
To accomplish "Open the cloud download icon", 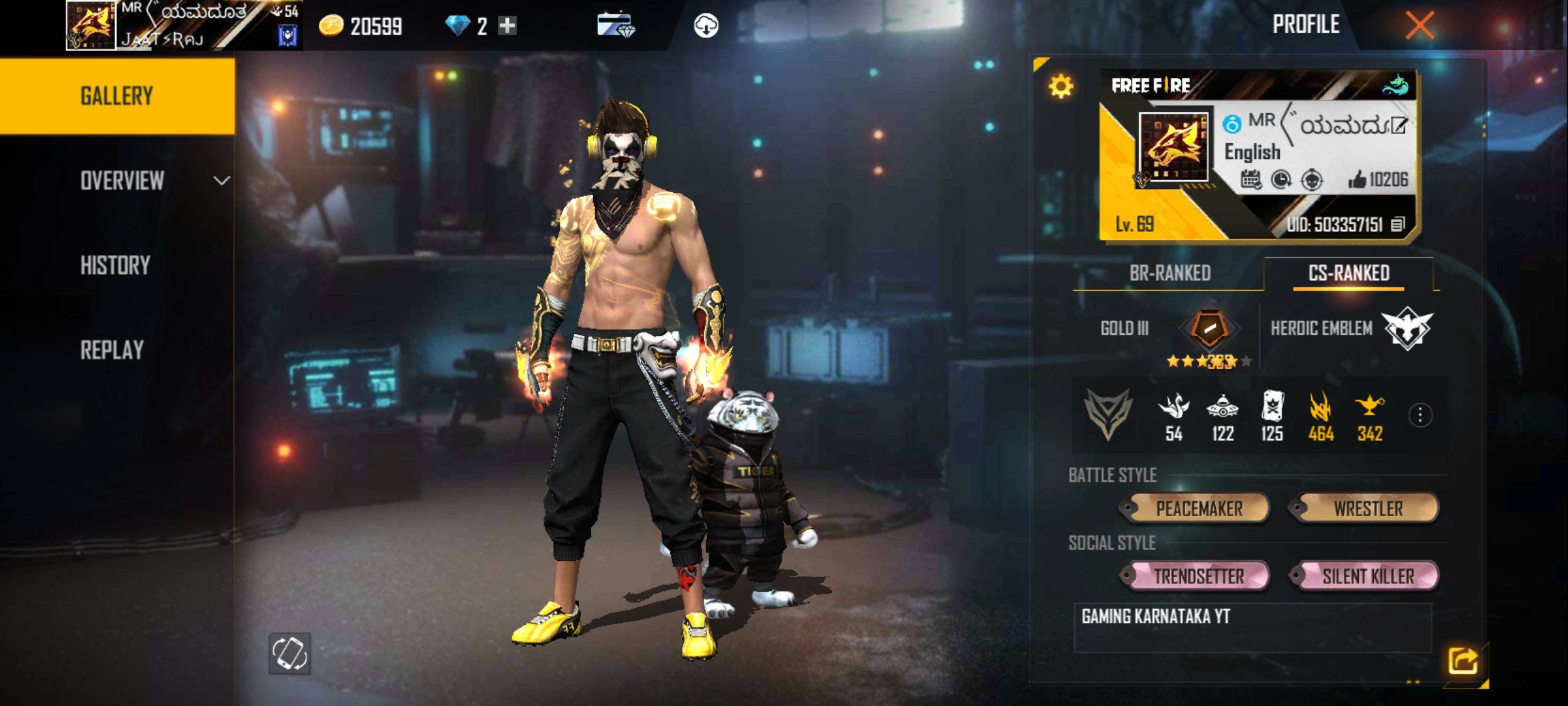I will [706, 26].
